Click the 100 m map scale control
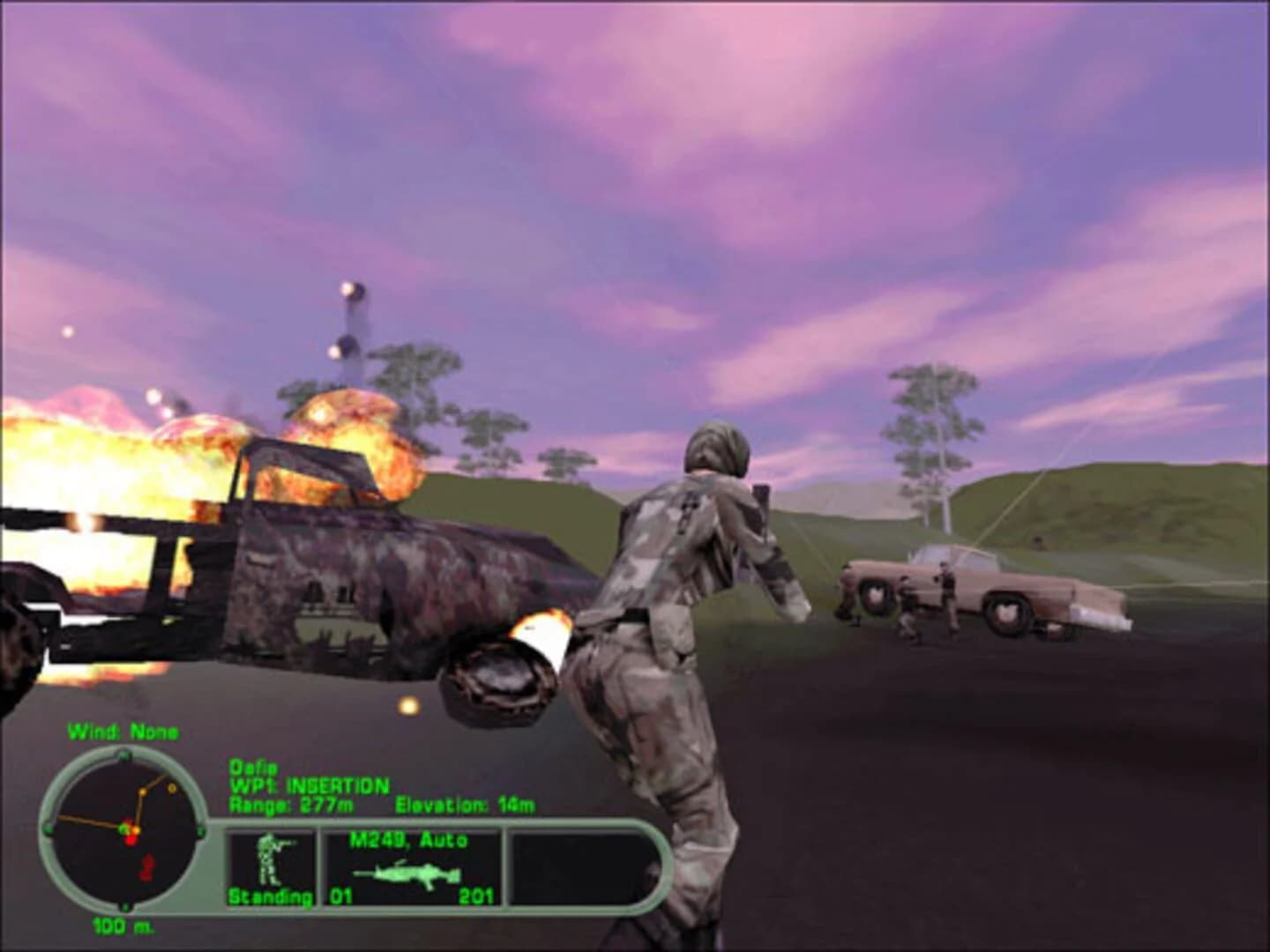 click(123, 926)
